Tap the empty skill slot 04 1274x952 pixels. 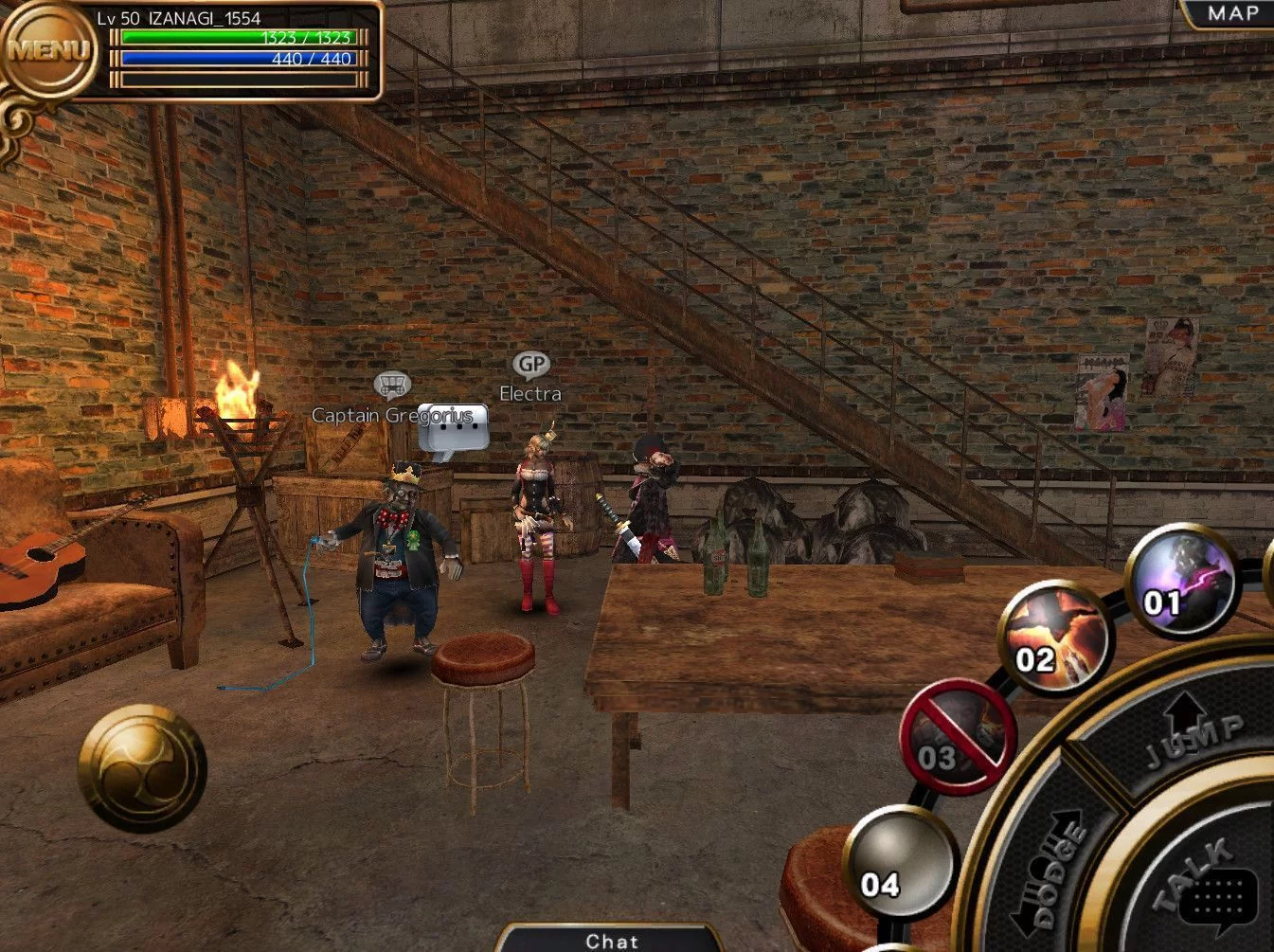coord(899,862)
